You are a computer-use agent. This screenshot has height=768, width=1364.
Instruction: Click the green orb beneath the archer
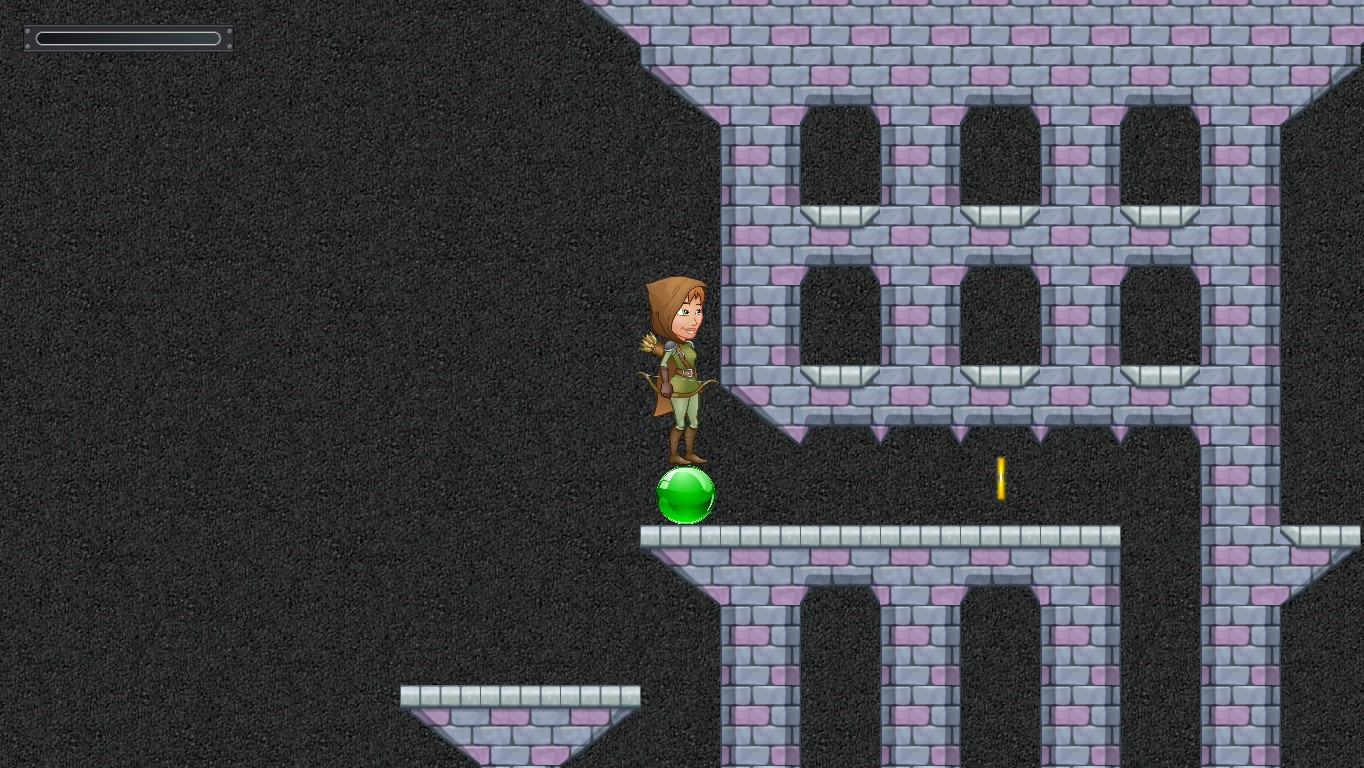(x=685, y=496)
